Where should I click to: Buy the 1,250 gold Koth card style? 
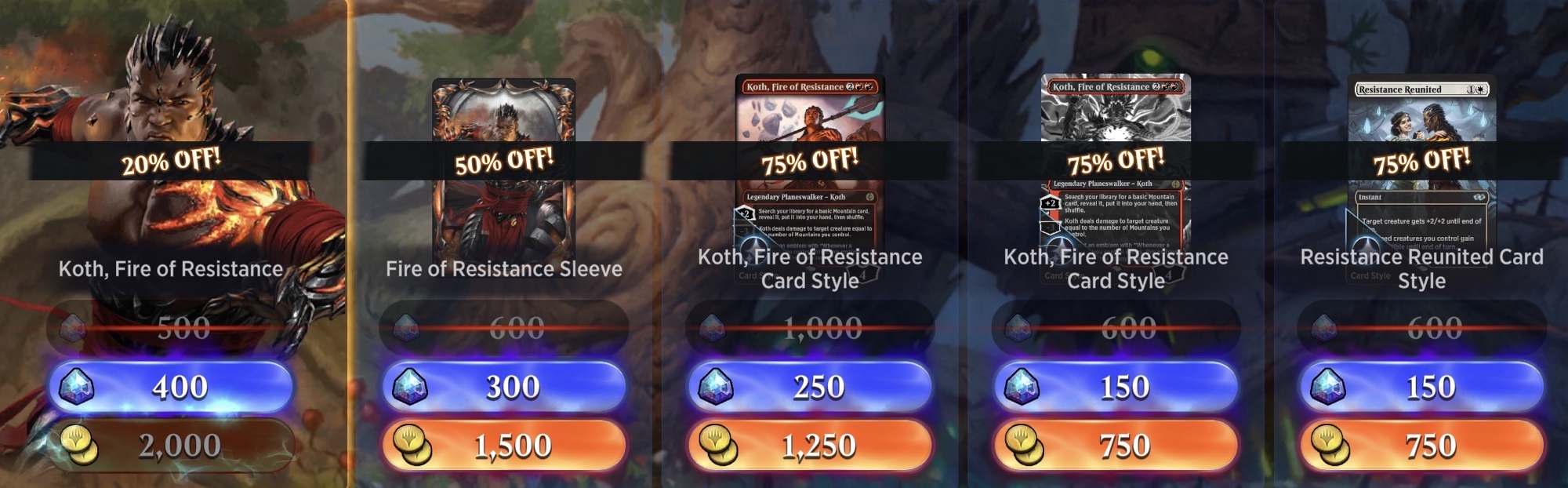click(810, 446)
